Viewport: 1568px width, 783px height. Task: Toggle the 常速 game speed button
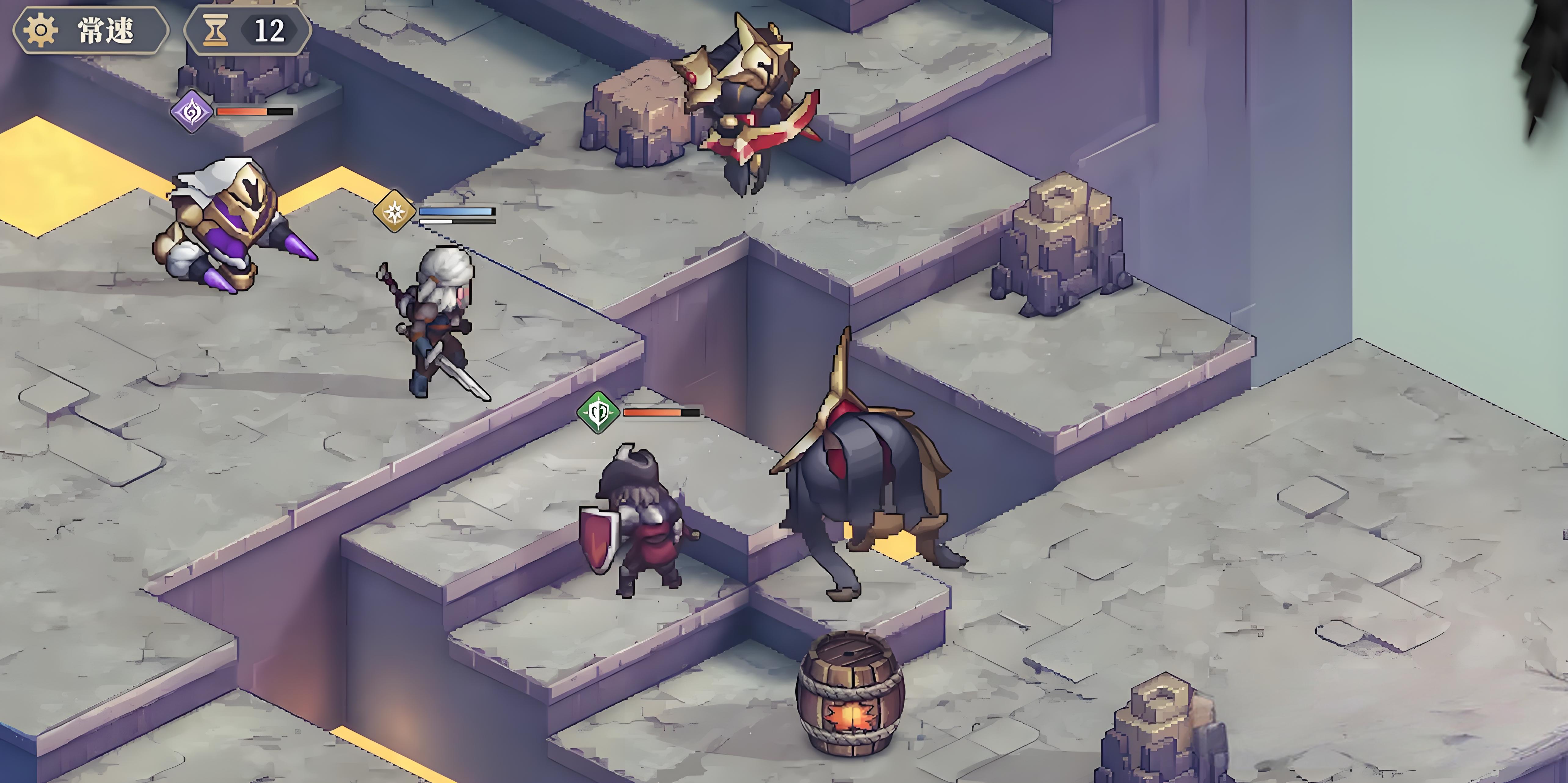point(91,30)
